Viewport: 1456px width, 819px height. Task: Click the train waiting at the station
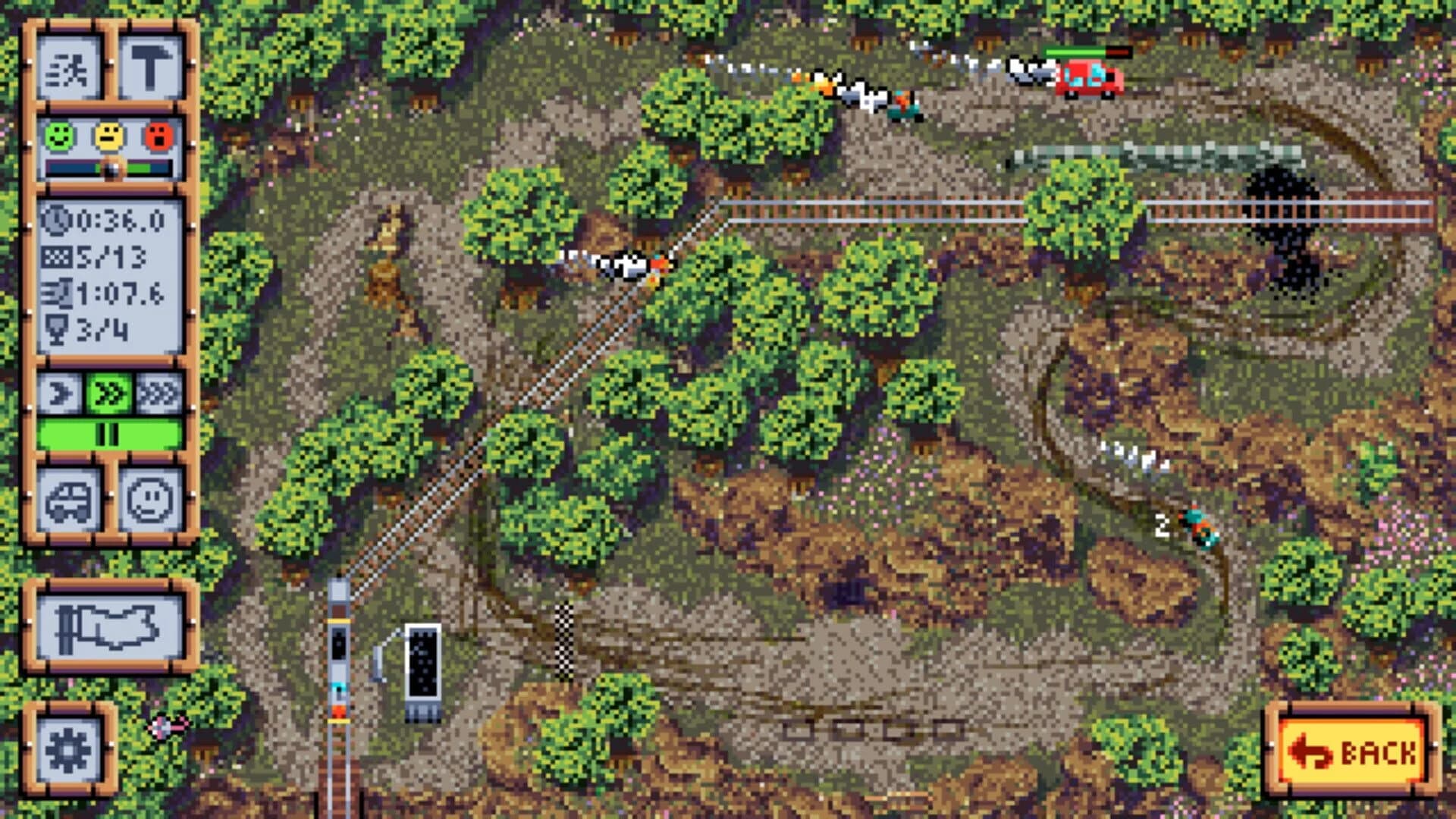[338, 667]
